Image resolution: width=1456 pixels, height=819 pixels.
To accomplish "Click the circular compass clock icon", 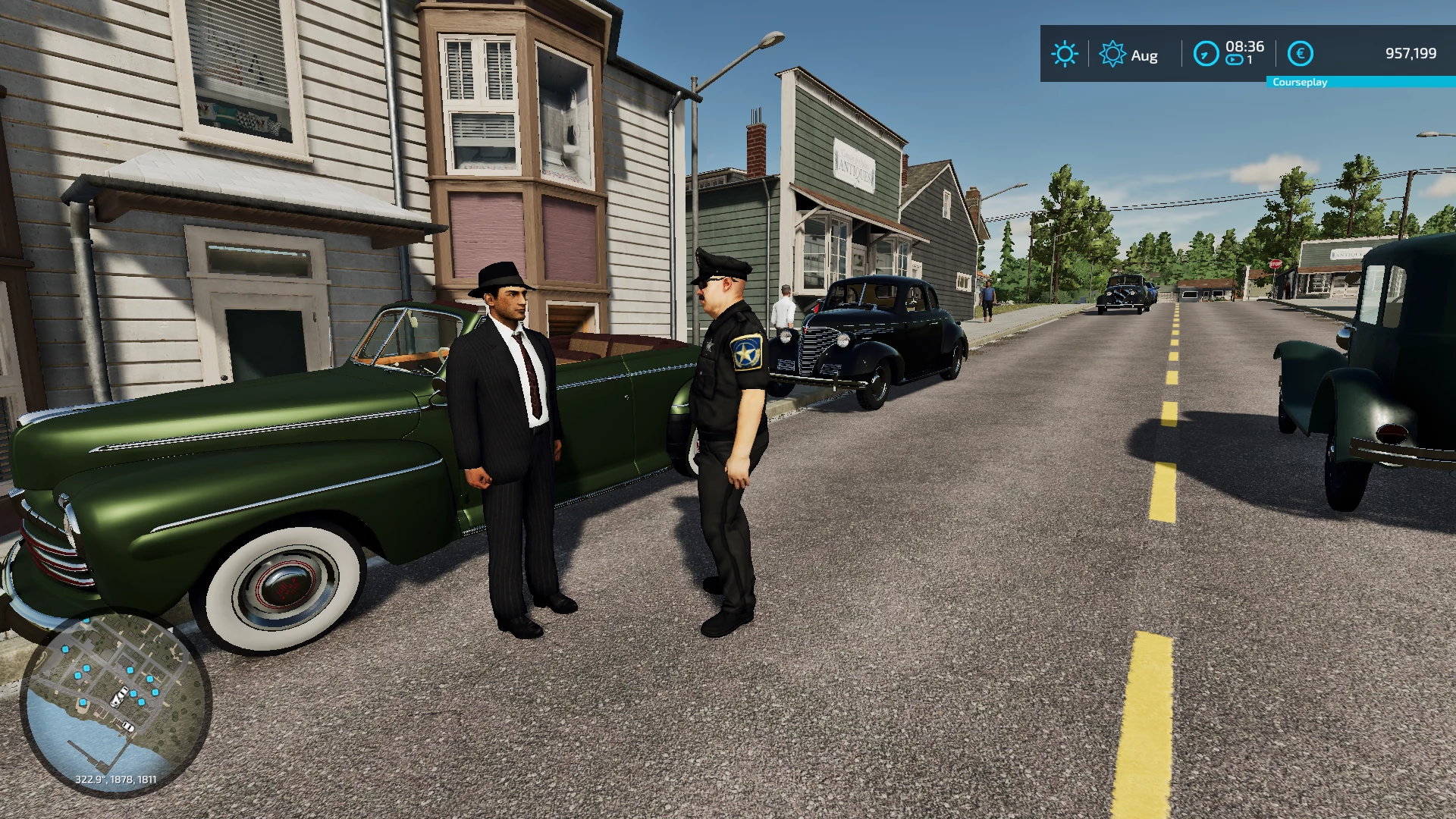I will pos(1206,54).
